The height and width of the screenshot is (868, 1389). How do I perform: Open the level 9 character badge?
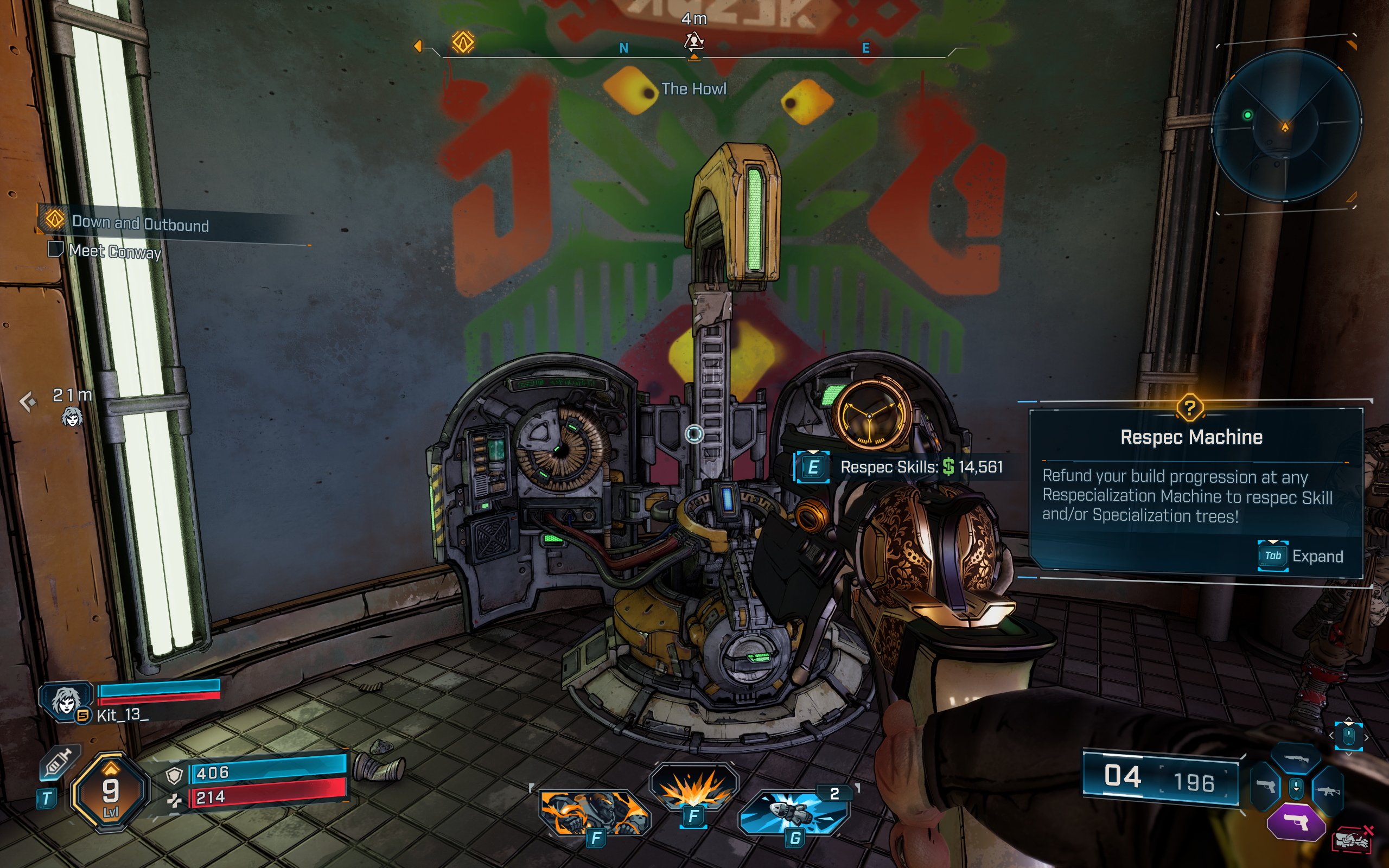click(110, 792)
